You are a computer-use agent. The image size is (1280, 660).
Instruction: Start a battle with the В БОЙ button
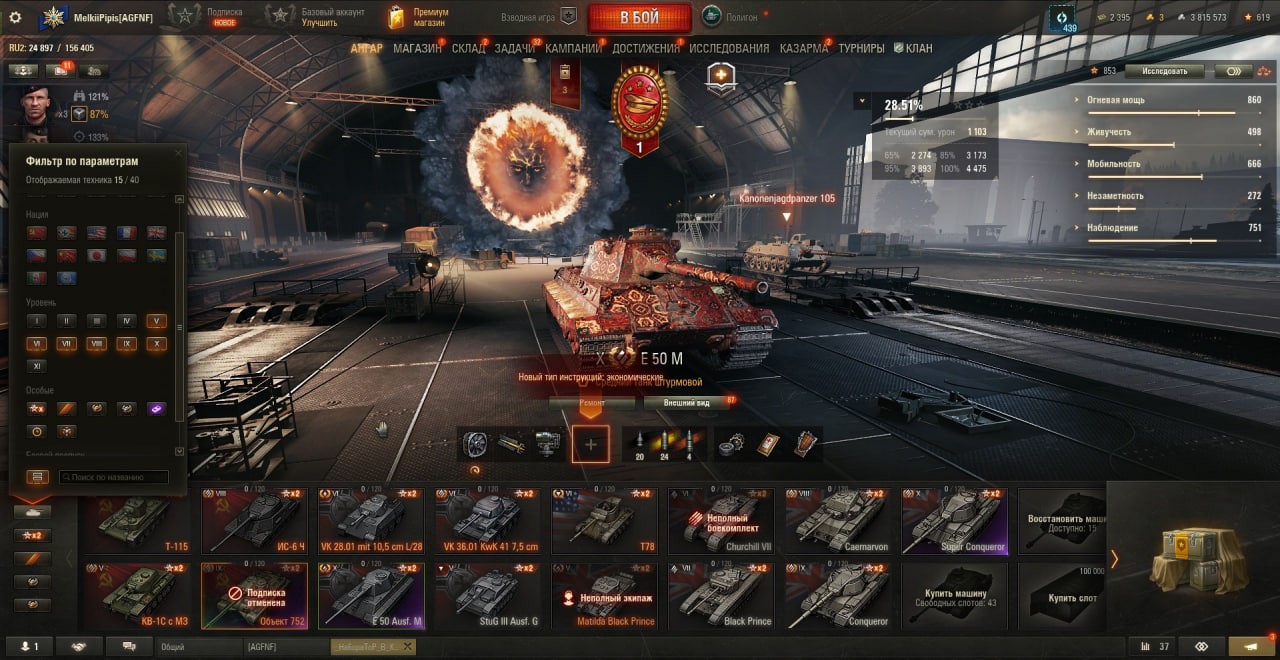point(639,17)
